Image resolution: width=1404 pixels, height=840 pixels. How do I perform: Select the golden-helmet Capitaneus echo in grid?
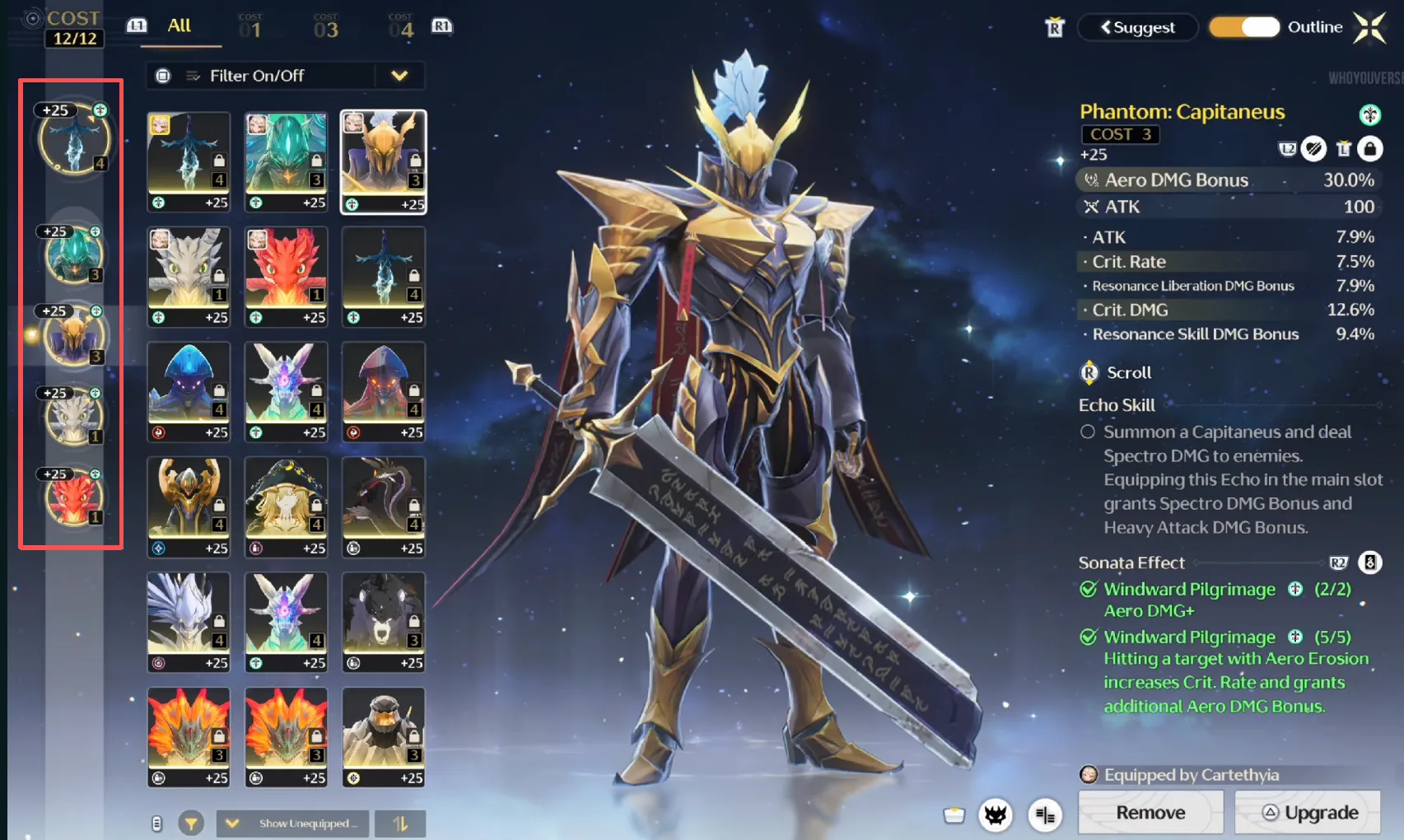[384, 161]
